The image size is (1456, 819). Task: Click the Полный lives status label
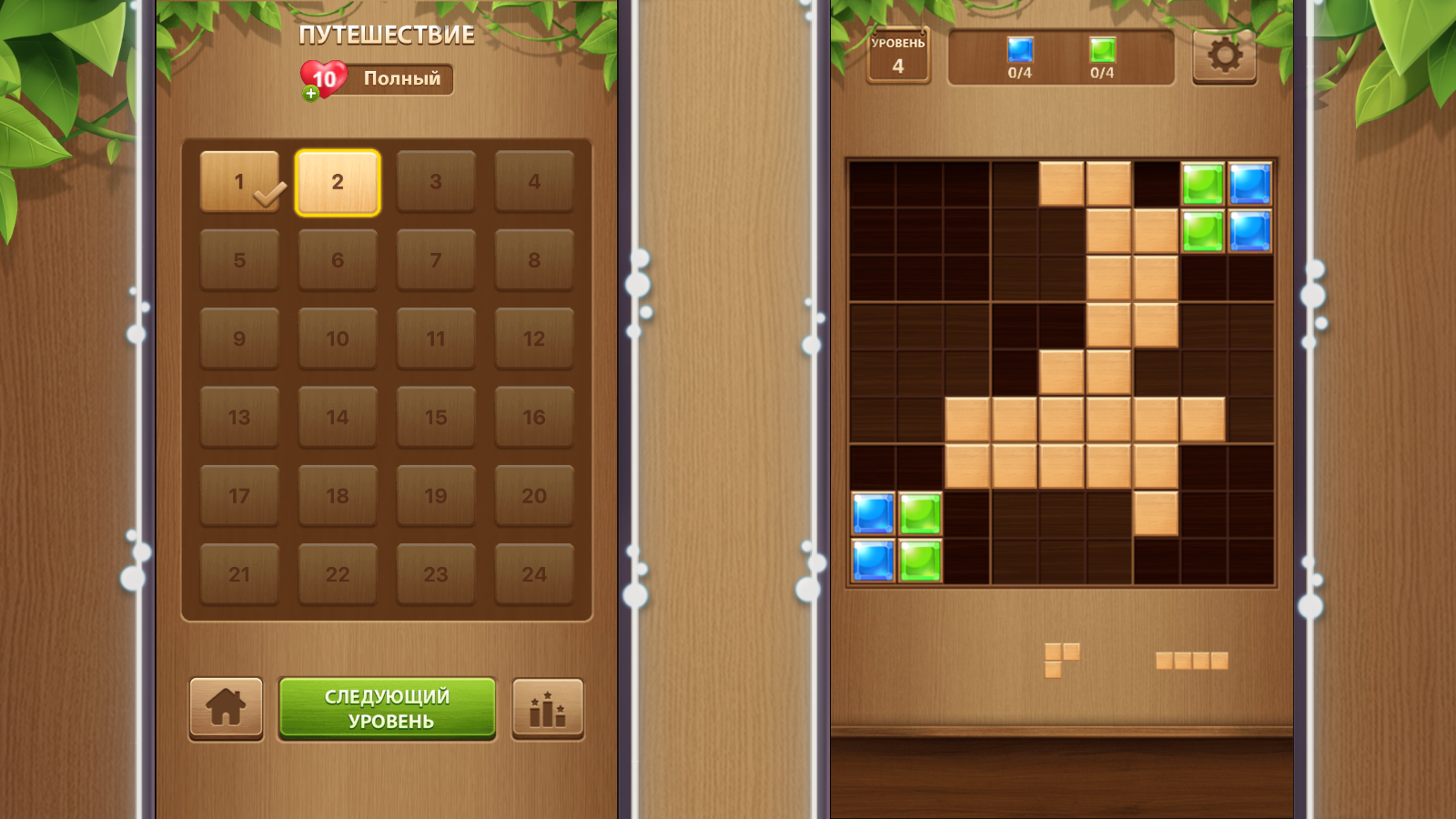point(397,79)
